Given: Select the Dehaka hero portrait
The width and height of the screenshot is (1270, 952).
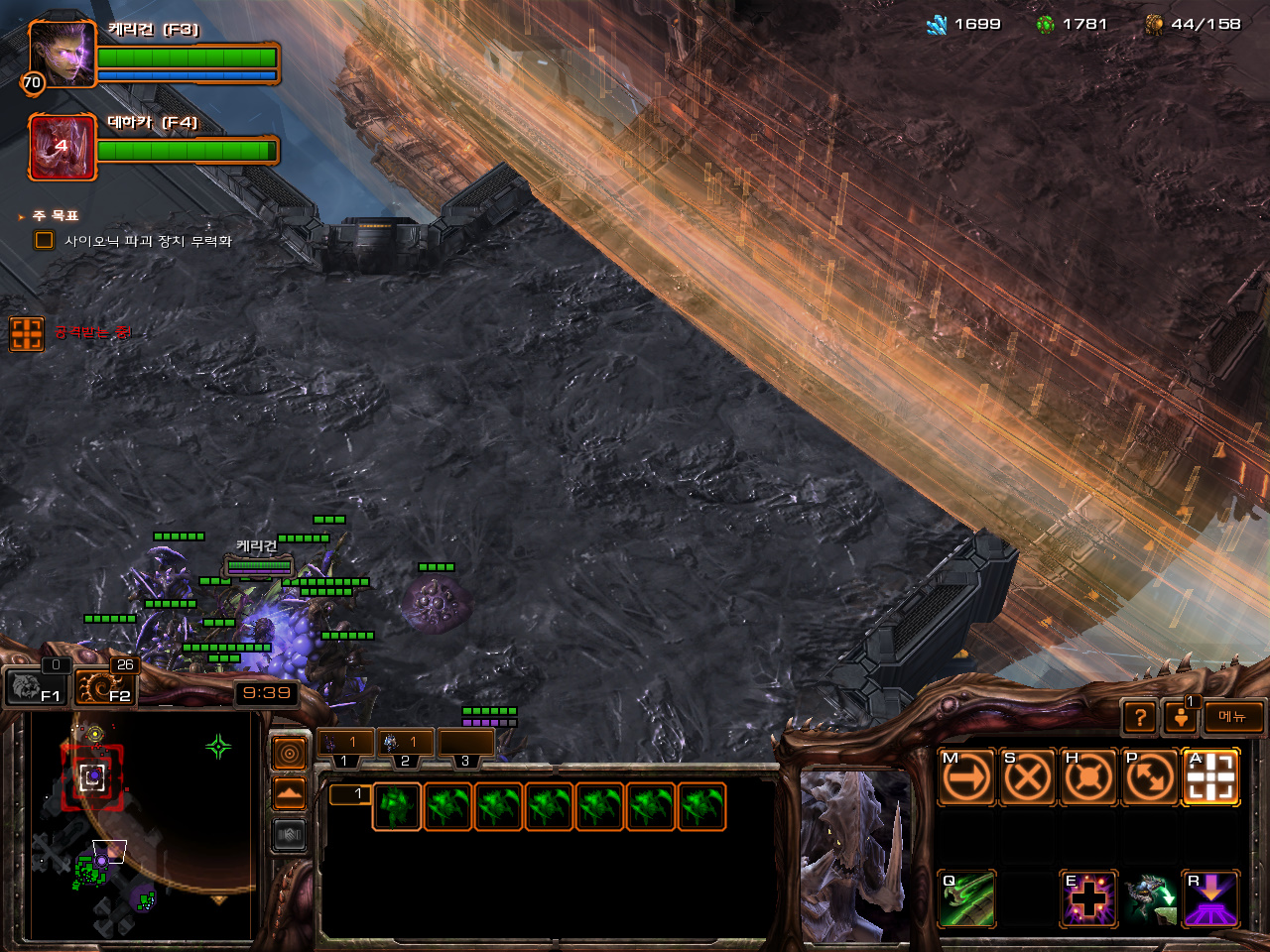Looking at the screenshot, I should [62, 147].
